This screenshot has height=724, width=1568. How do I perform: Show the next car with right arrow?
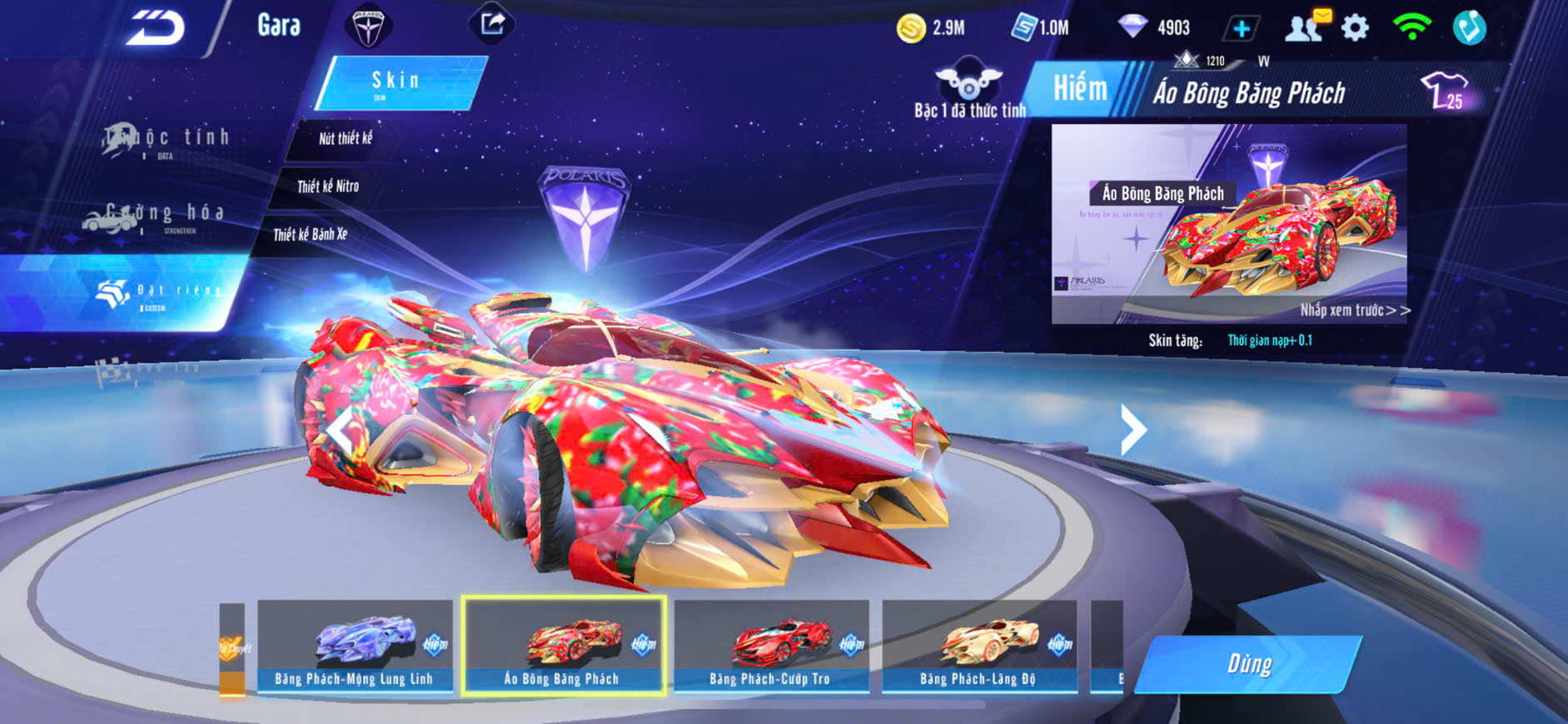click(x=1132, y=429)
